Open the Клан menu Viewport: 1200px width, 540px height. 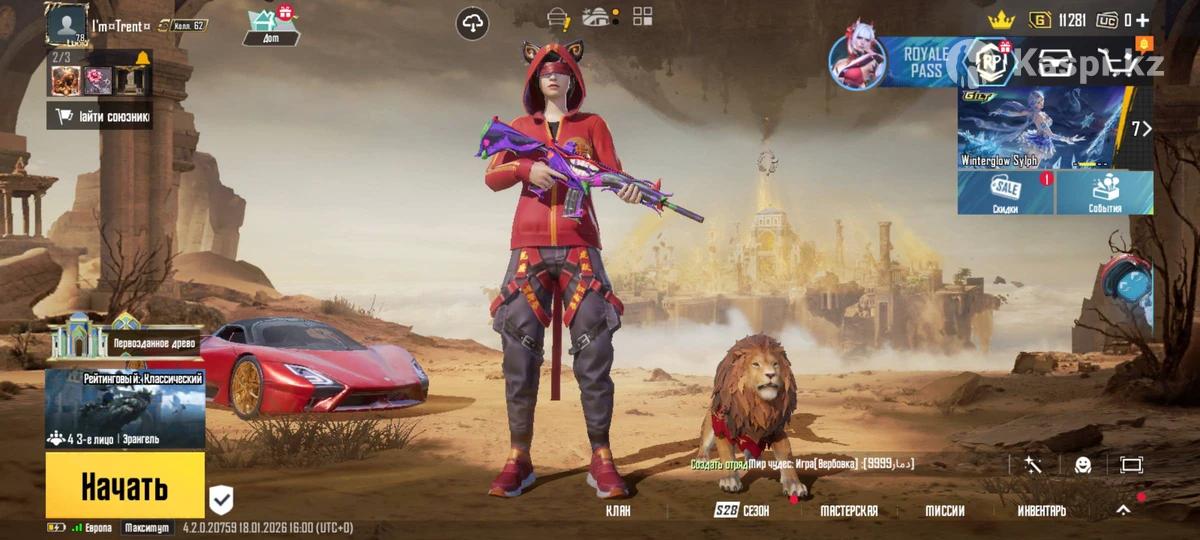click(618, 511)
